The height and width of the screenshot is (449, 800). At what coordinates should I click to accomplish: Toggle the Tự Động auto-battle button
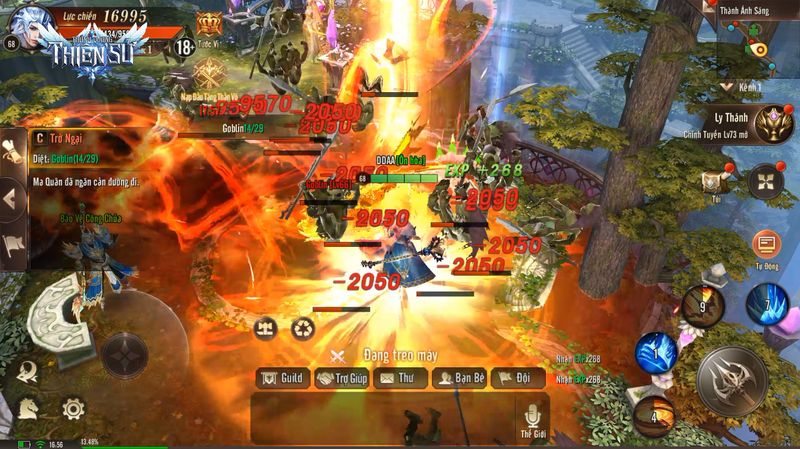pyautogui.click(x=767, y=246)
